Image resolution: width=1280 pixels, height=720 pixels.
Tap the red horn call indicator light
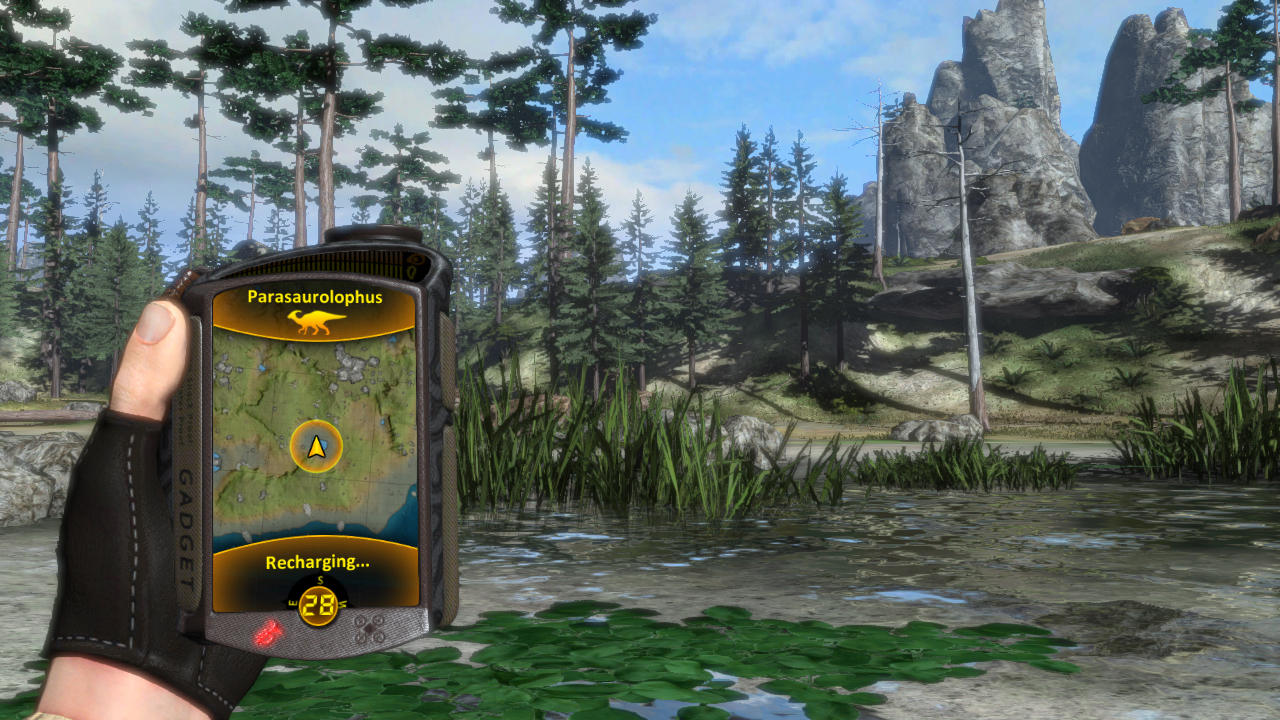(267, 634)
